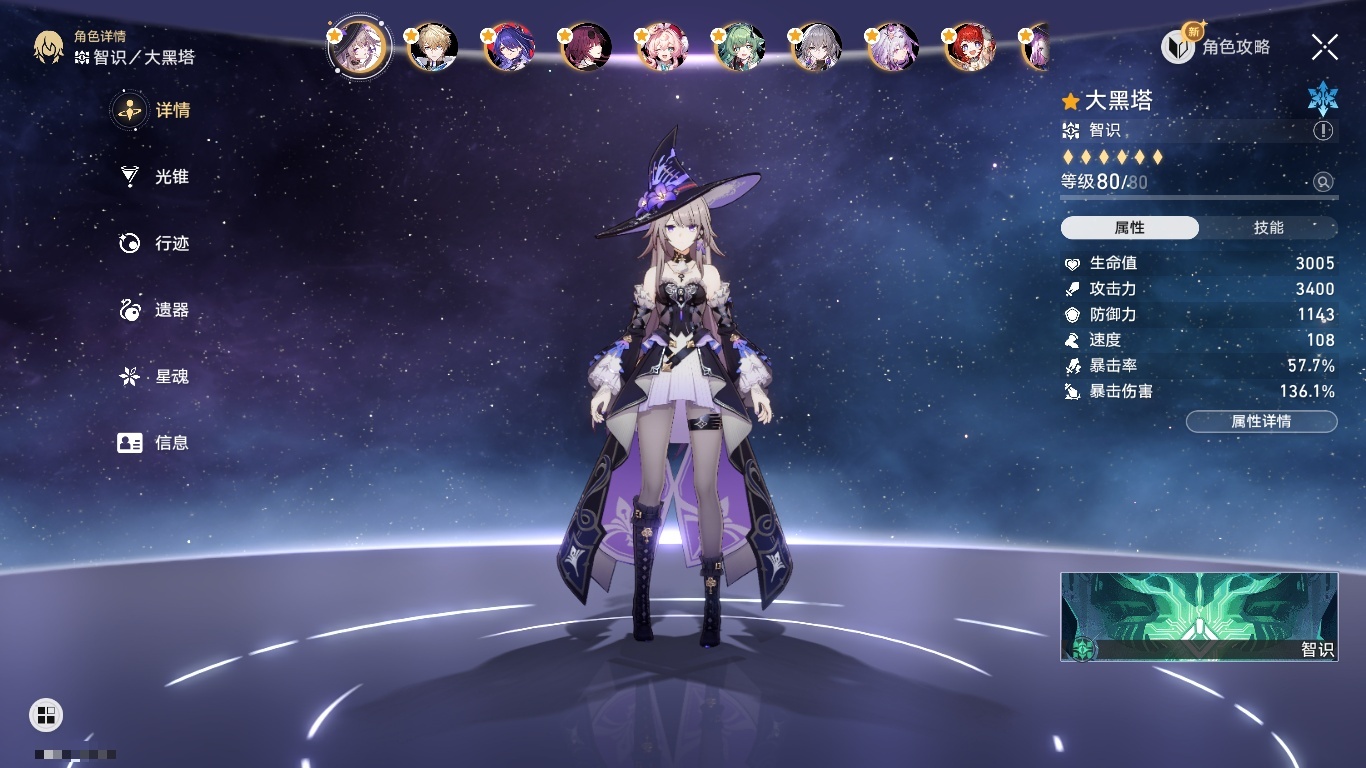The image size is (1366, 768).
Task: Pick the pink-haired character portrait
Action: click(663, 47)
